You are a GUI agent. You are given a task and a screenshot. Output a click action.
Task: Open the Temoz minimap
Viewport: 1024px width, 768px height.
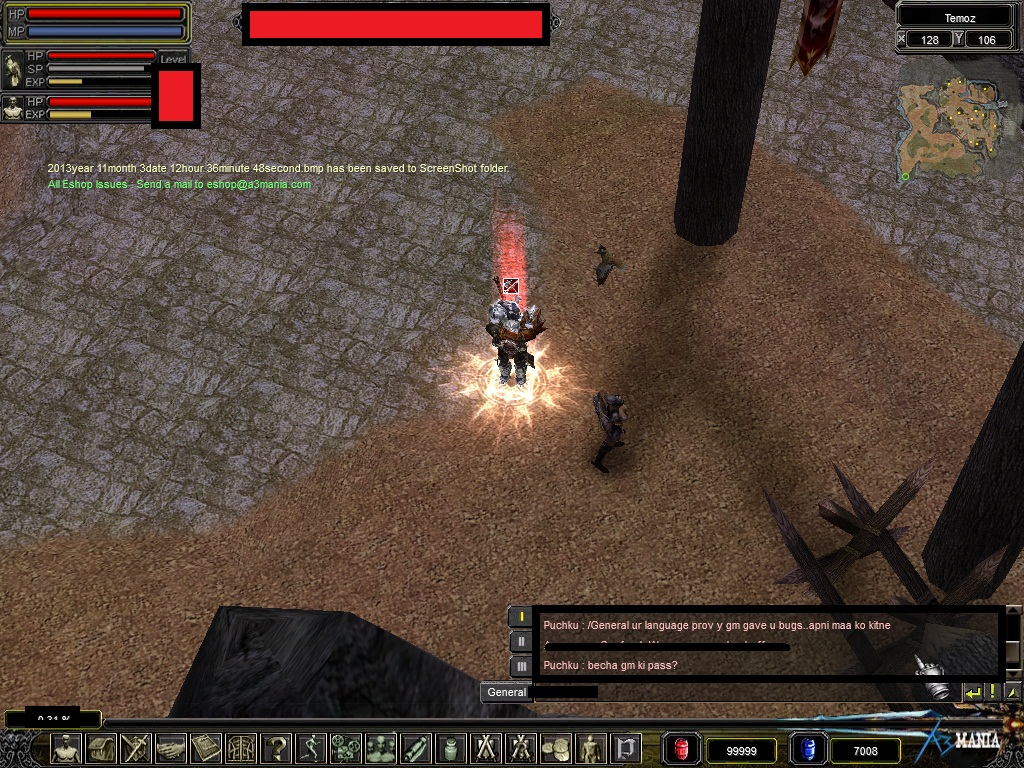(950, 125)
